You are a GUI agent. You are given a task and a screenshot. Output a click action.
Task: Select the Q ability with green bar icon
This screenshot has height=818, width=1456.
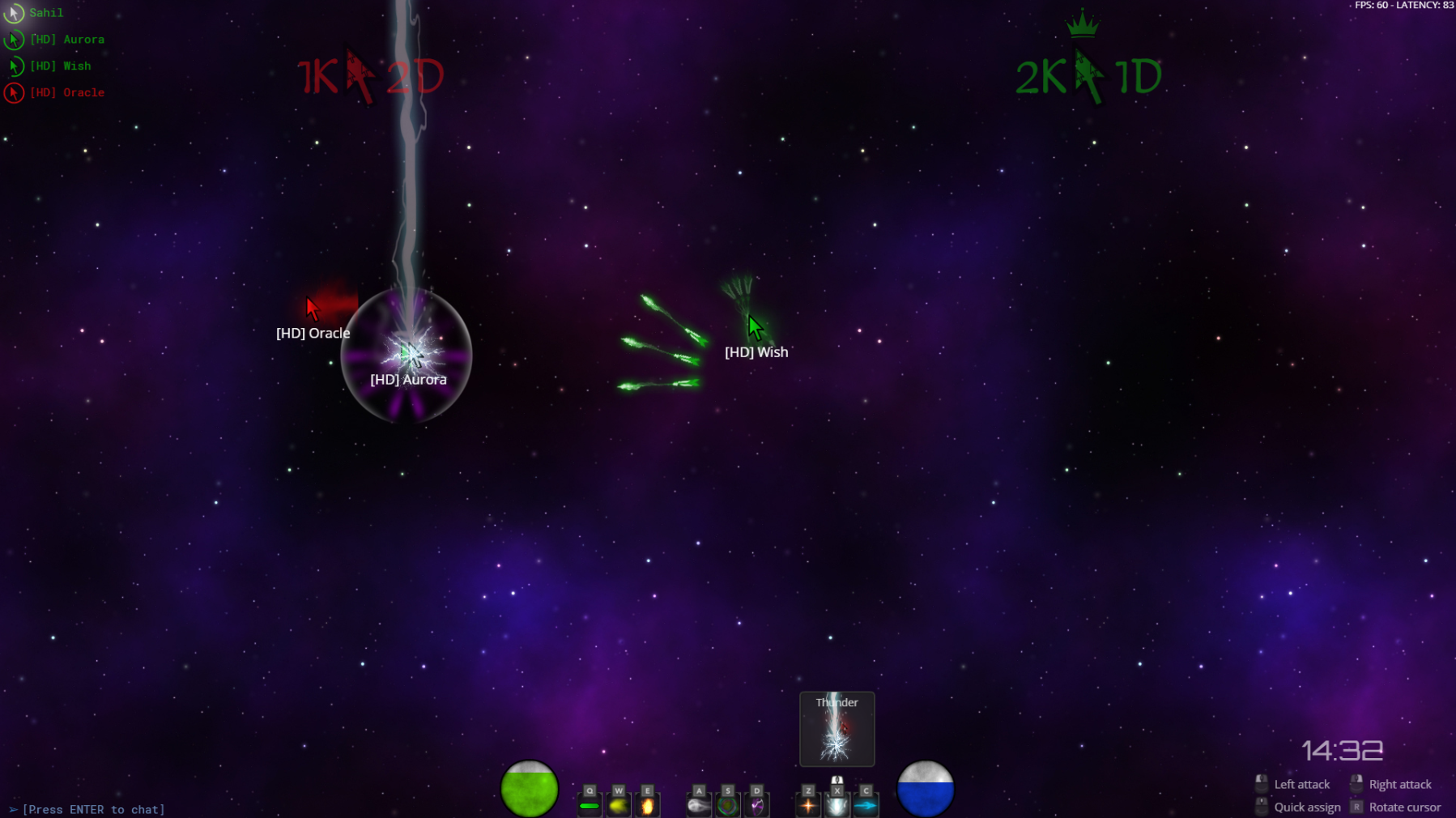click(589, 805)
